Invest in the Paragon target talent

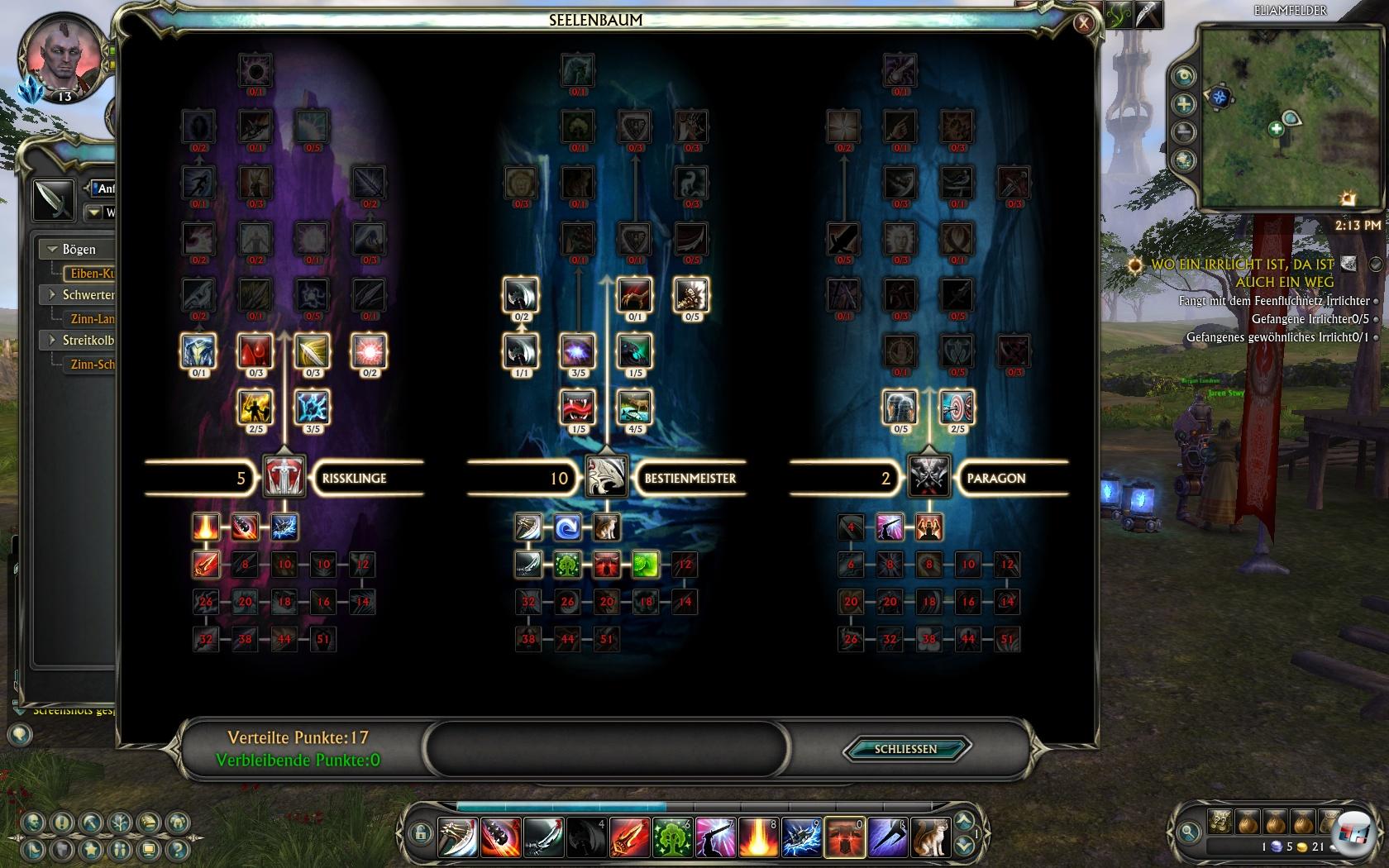957,407
